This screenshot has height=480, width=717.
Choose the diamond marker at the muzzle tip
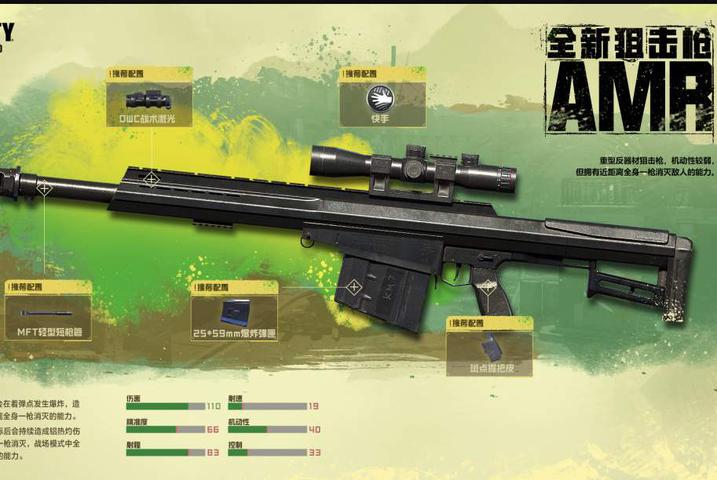44,188
